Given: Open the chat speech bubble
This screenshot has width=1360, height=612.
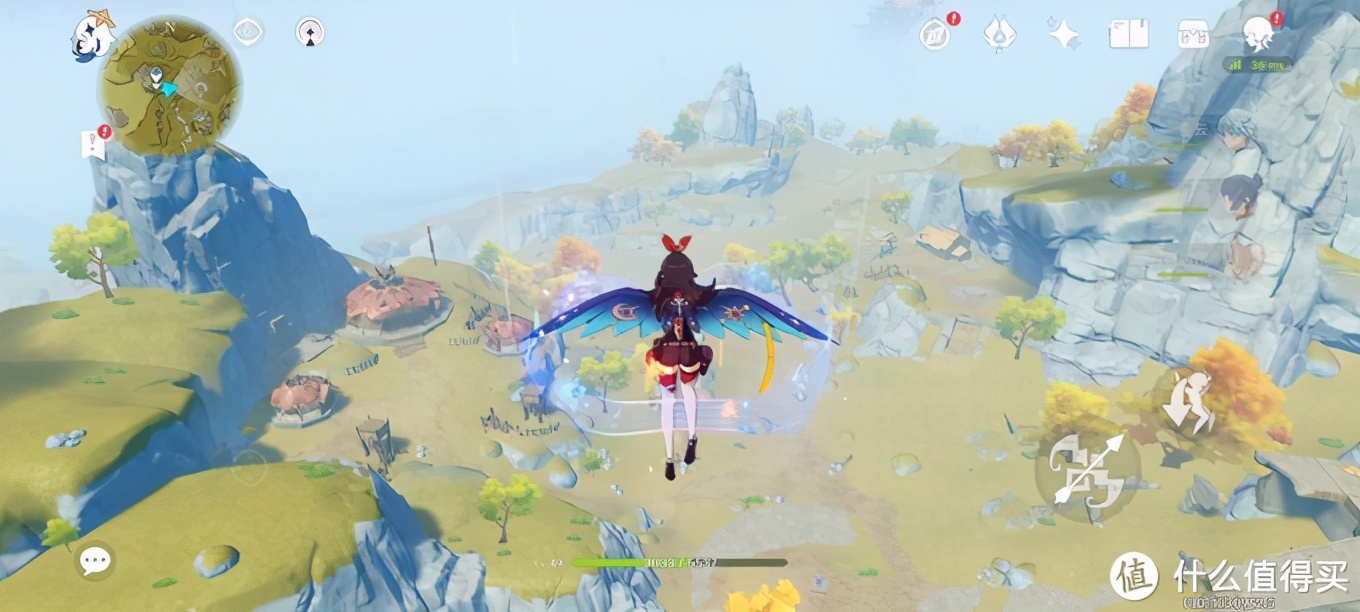Looking at the screenshot, I should 95,560.
